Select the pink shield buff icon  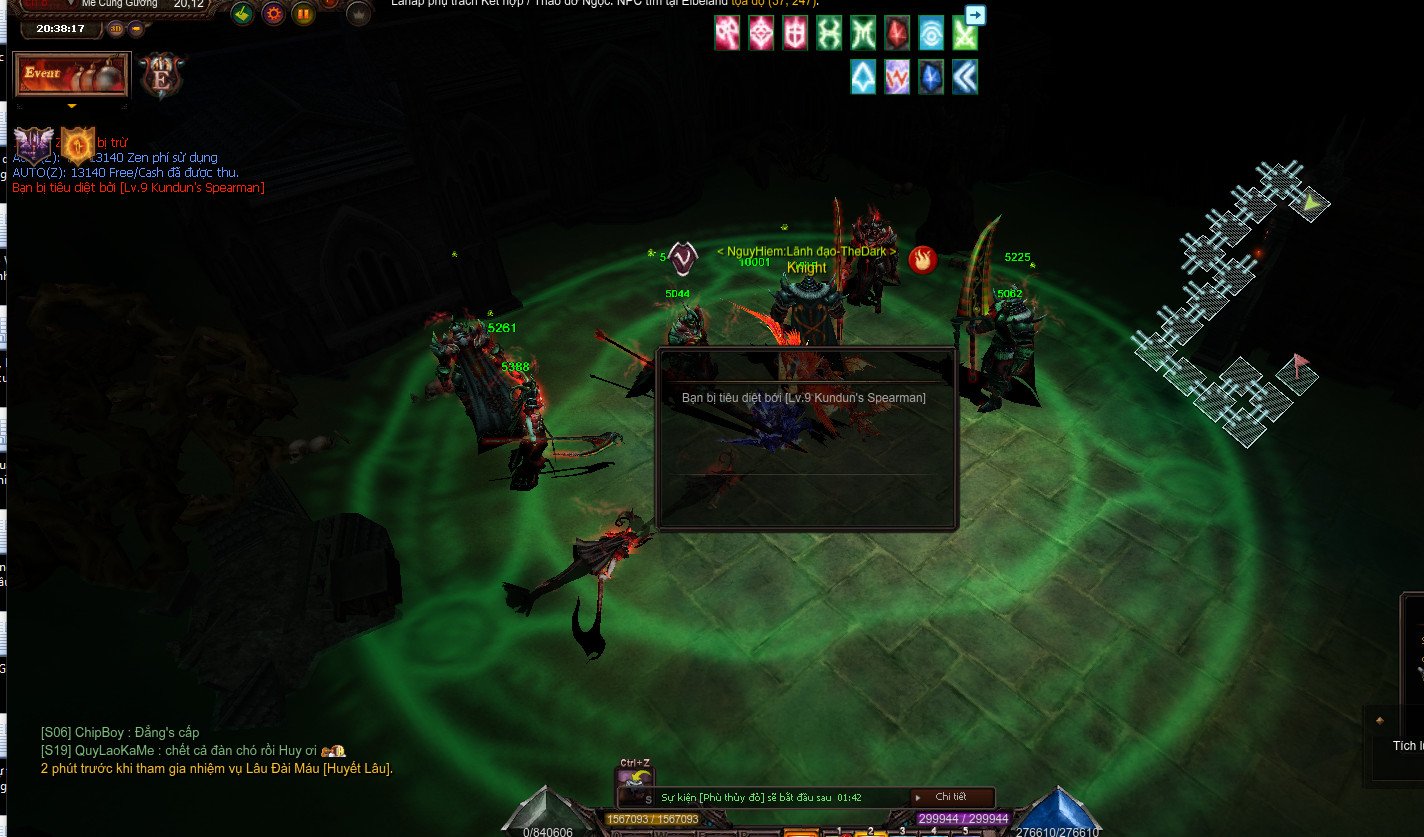(x=795, y=34)
